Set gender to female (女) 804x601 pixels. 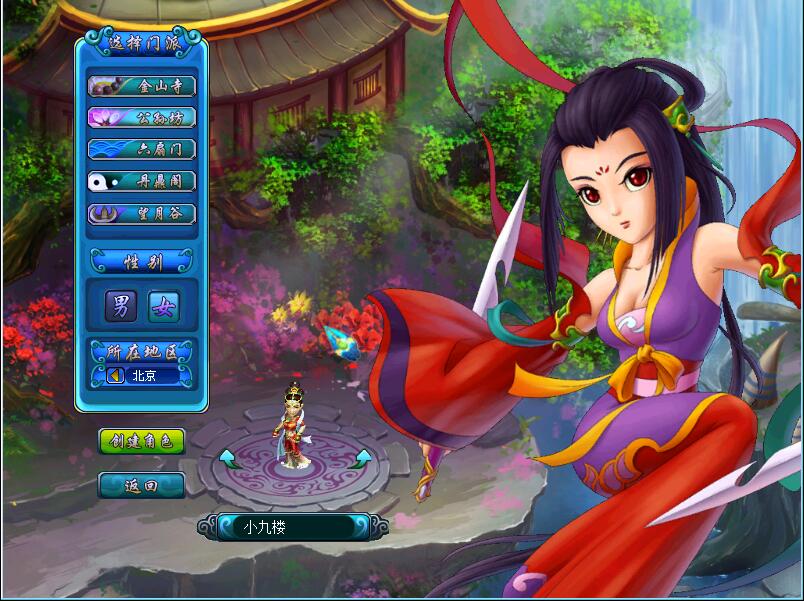[x=163, y=307]
